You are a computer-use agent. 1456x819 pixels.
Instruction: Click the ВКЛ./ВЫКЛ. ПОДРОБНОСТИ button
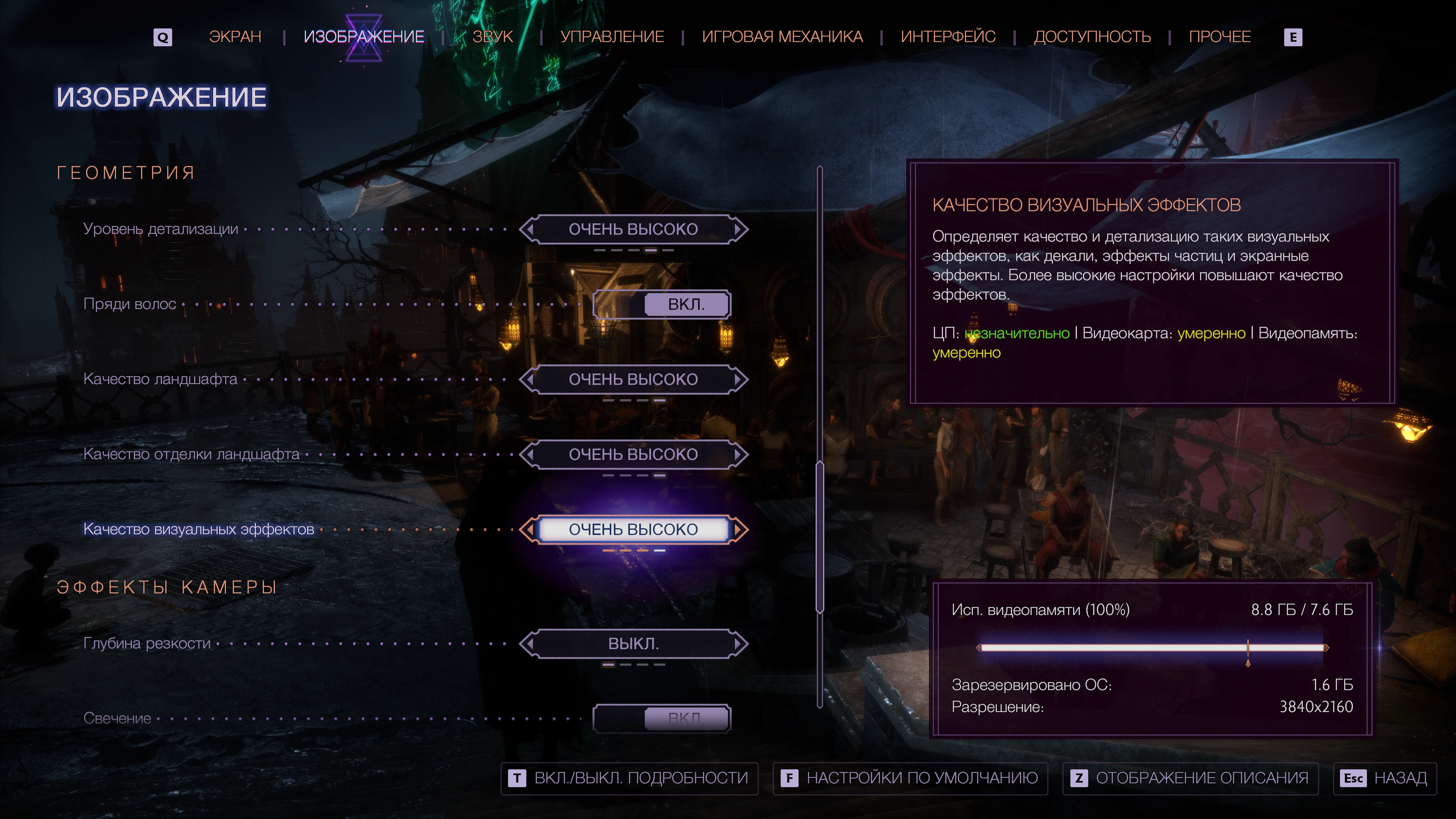point(630,778)
